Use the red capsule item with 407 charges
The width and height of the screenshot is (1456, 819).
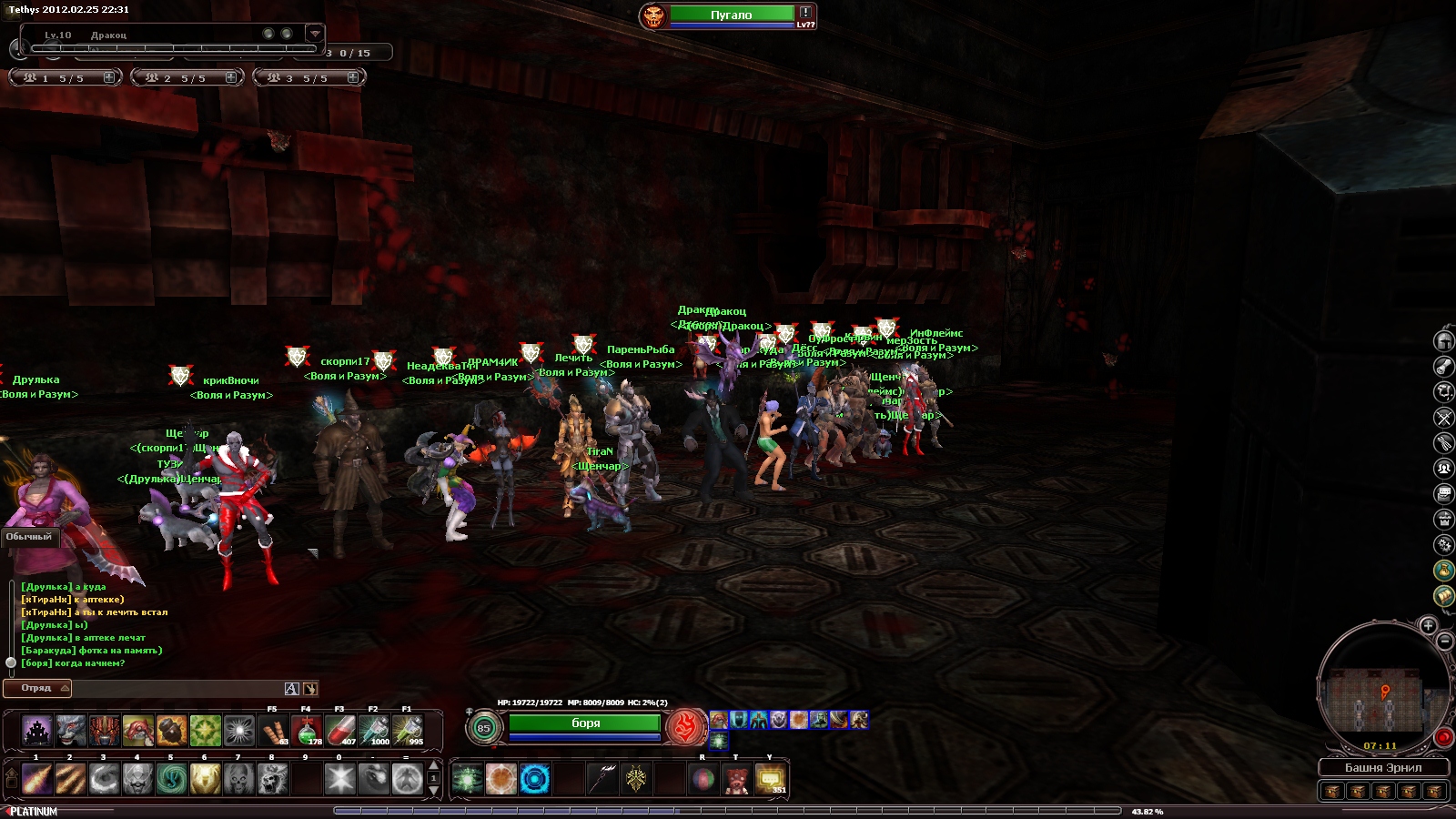pyautogui.click(x=340, y=731)
